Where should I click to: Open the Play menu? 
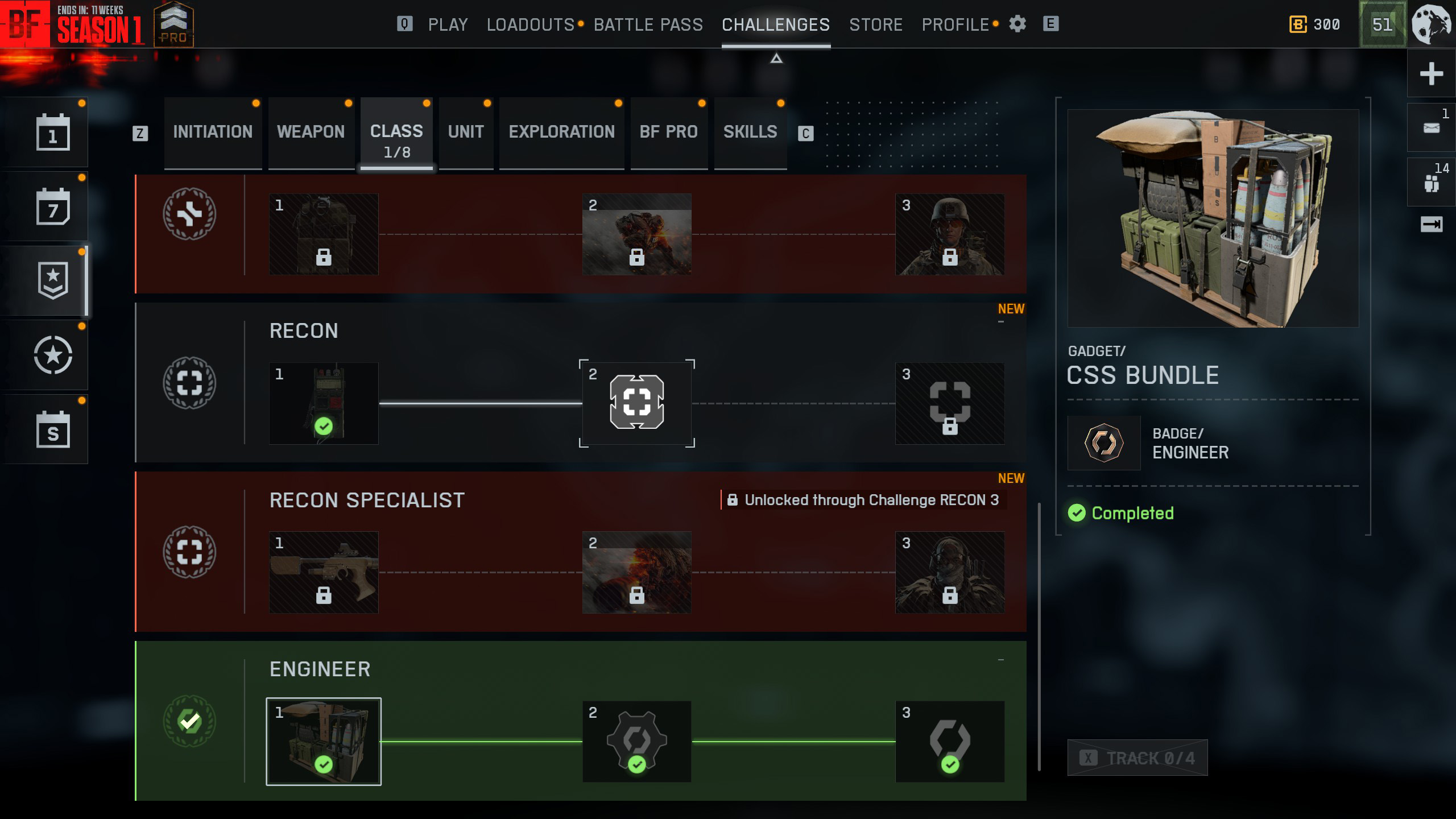tap(448, 24)
